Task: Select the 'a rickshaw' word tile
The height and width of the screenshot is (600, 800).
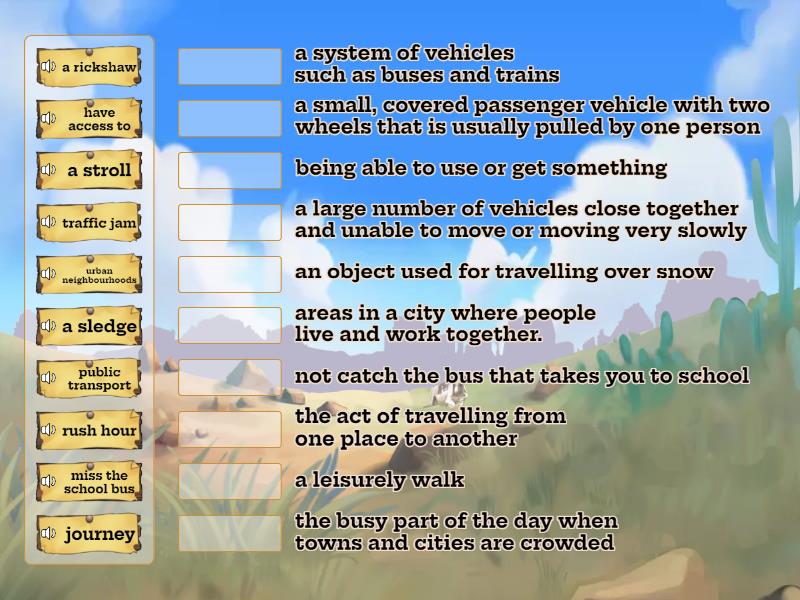Action: pos(98,67)
